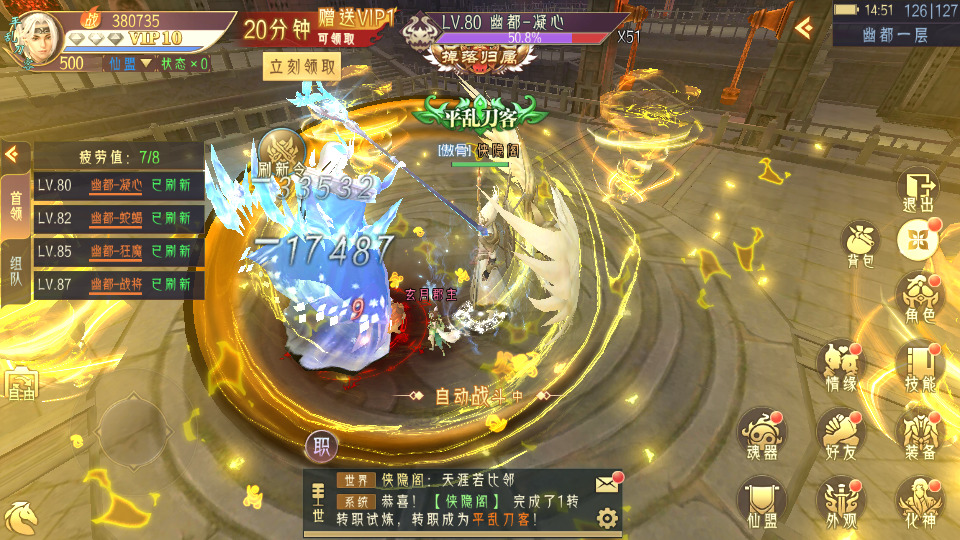Open the 情缘 relationship menu
Viewport: 960px width, 540px height.
tap(841, 366)
